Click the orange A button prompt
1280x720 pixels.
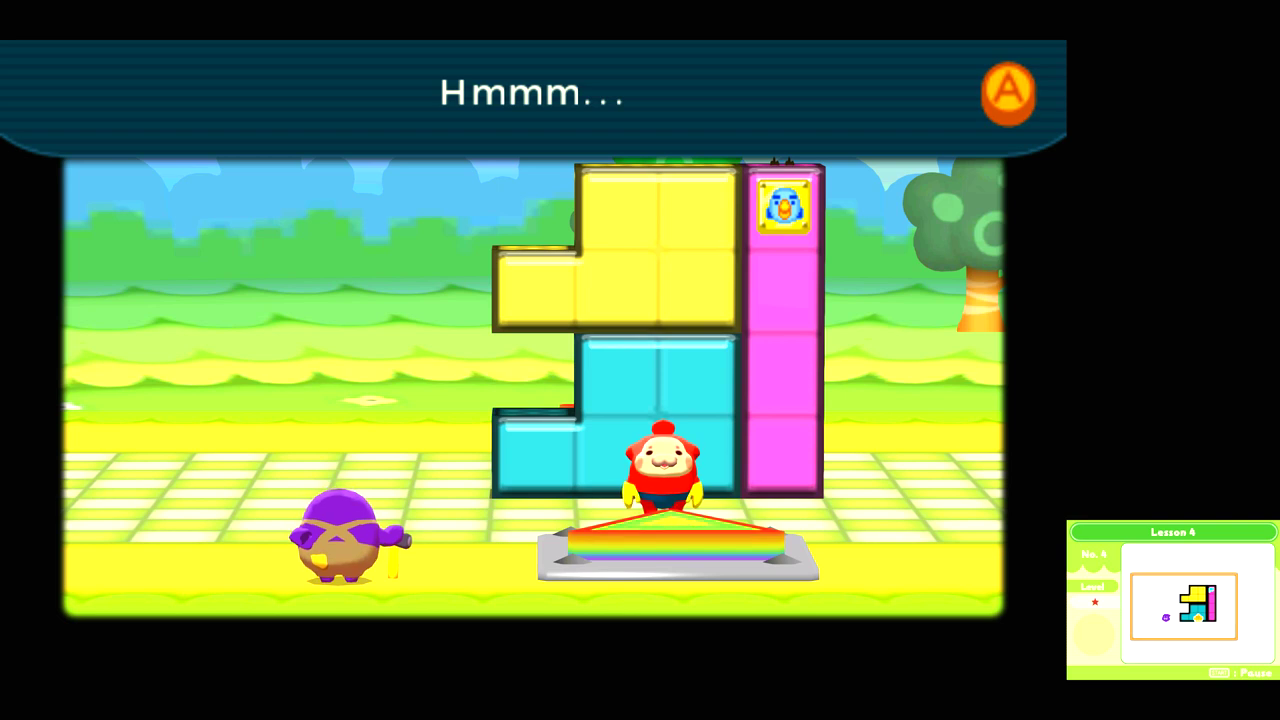(x=1008, y=92)
